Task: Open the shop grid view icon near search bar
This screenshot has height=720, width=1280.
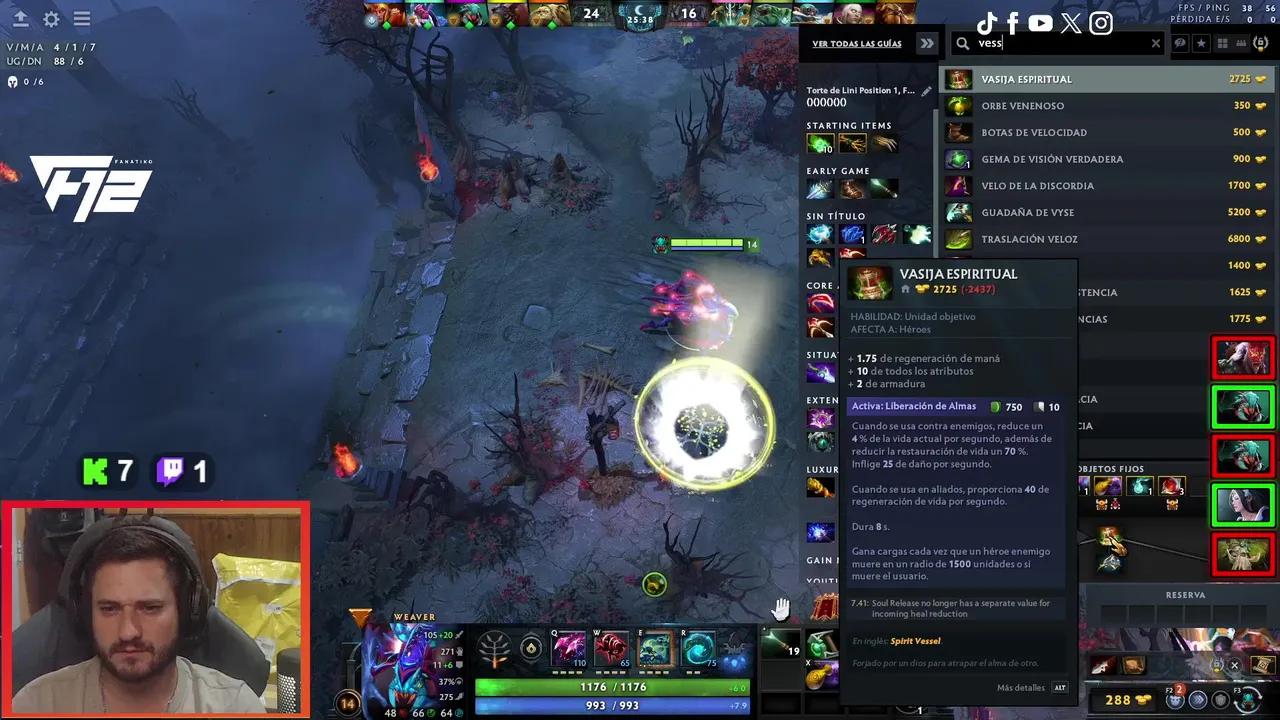Action: 1222,43
